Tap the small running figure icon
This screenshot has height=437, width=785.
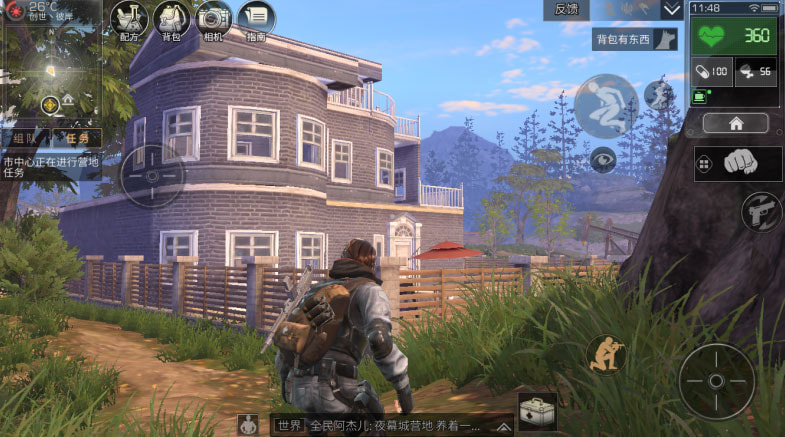[657, 96]
